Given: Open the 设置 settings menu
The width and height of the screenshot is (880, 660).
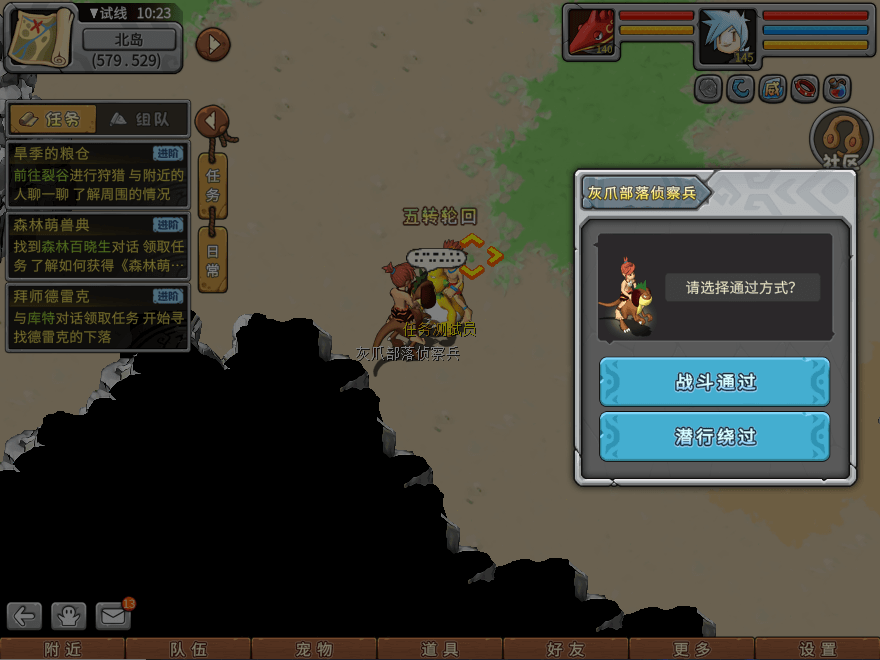Looking at the screenshot, I should (817, 649).
